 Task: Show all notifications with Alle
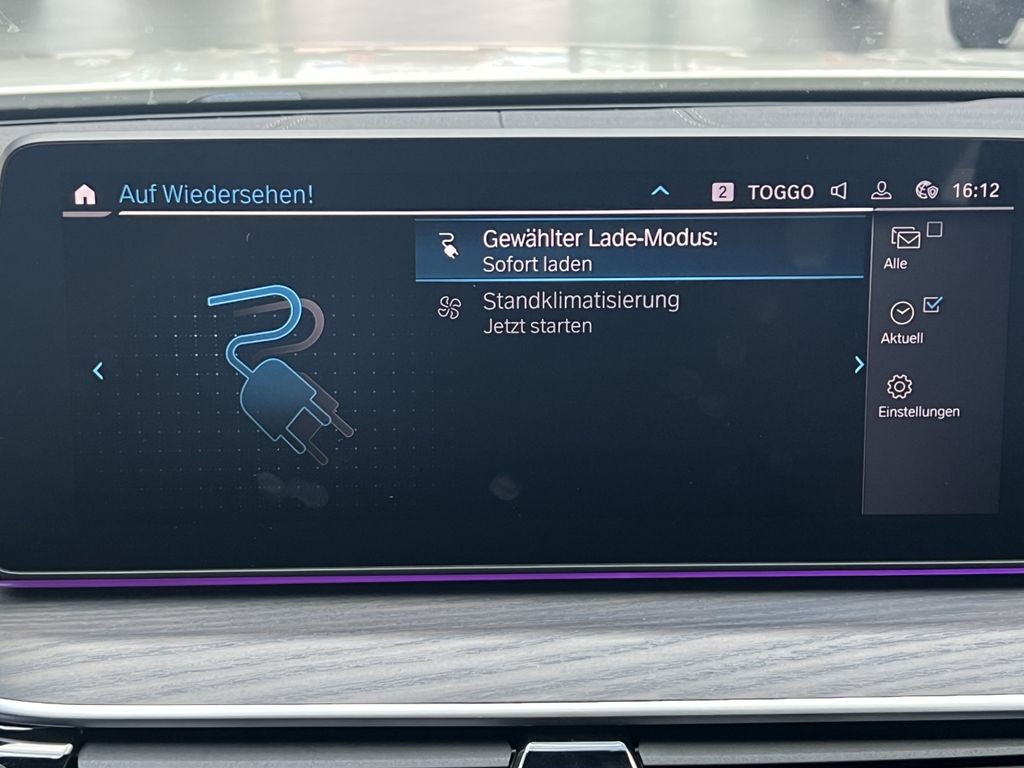click(905, 246)
